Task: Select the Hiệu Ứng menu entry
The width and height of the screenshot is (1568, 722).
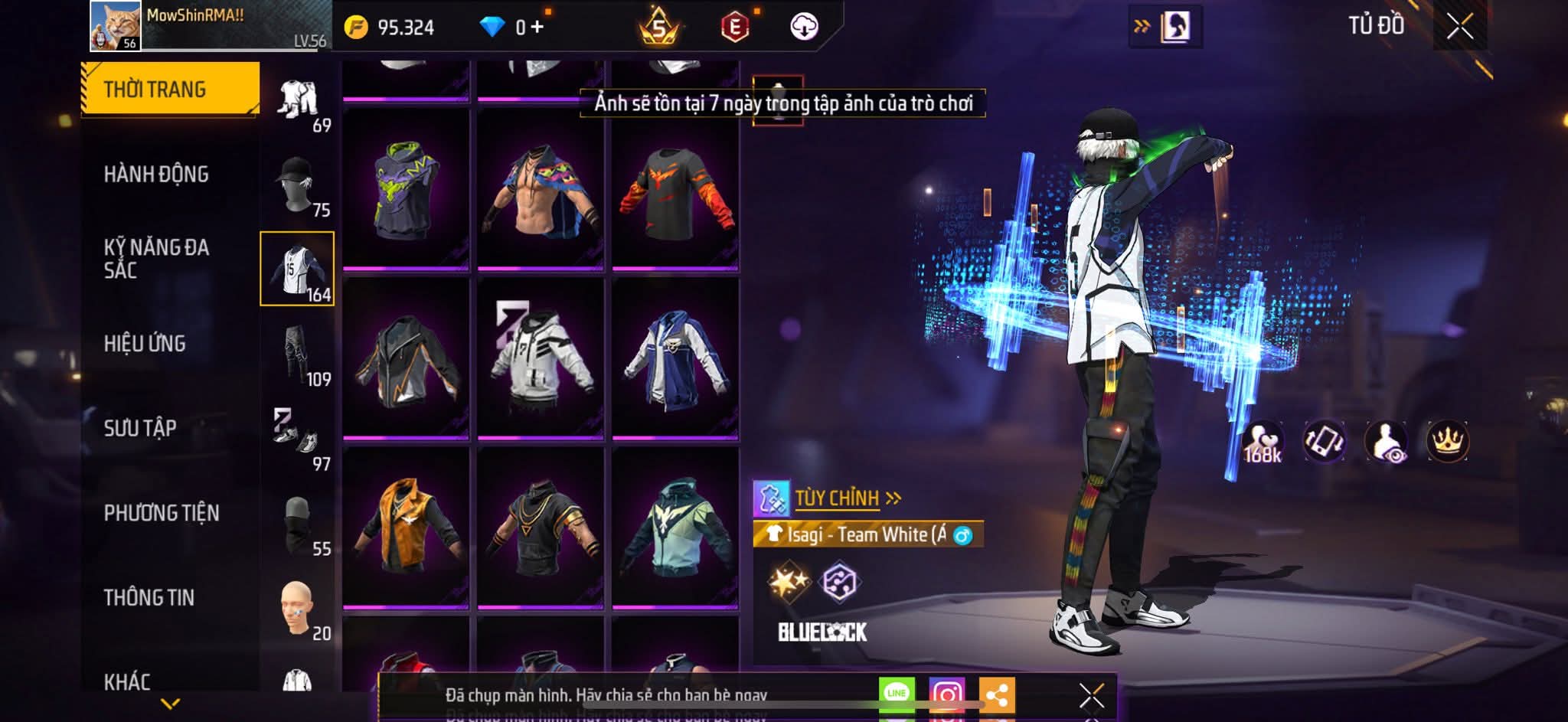Action: (145, 344)
